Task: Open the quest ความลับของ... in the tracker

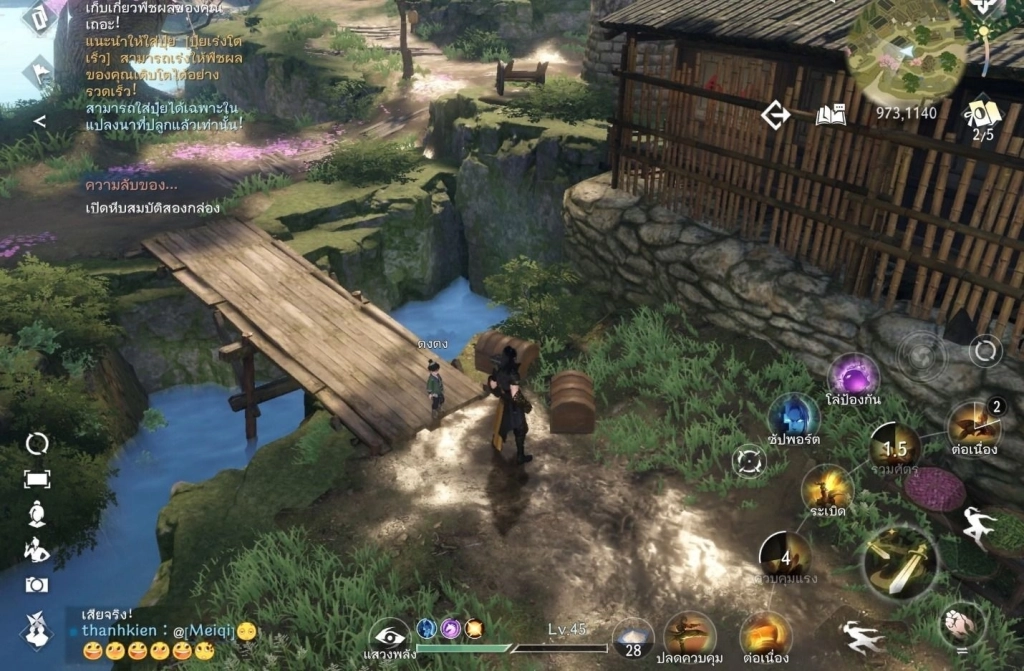Action: [132, 185]
